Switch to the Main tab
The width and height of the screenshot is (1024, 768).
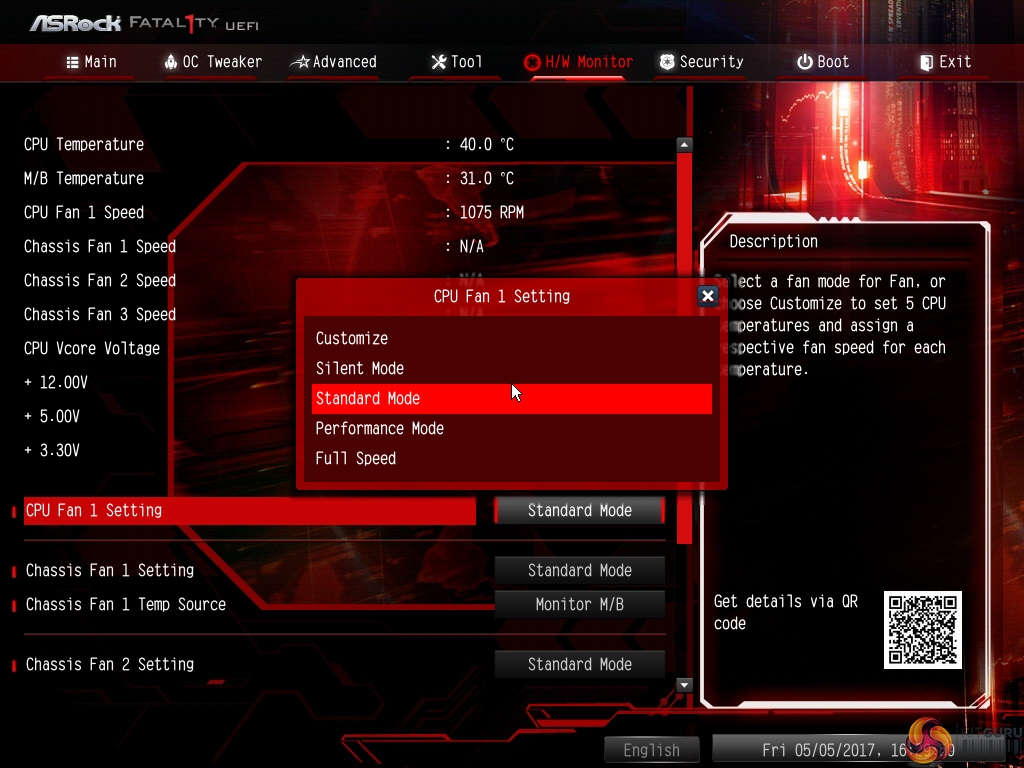pos(91,62)
